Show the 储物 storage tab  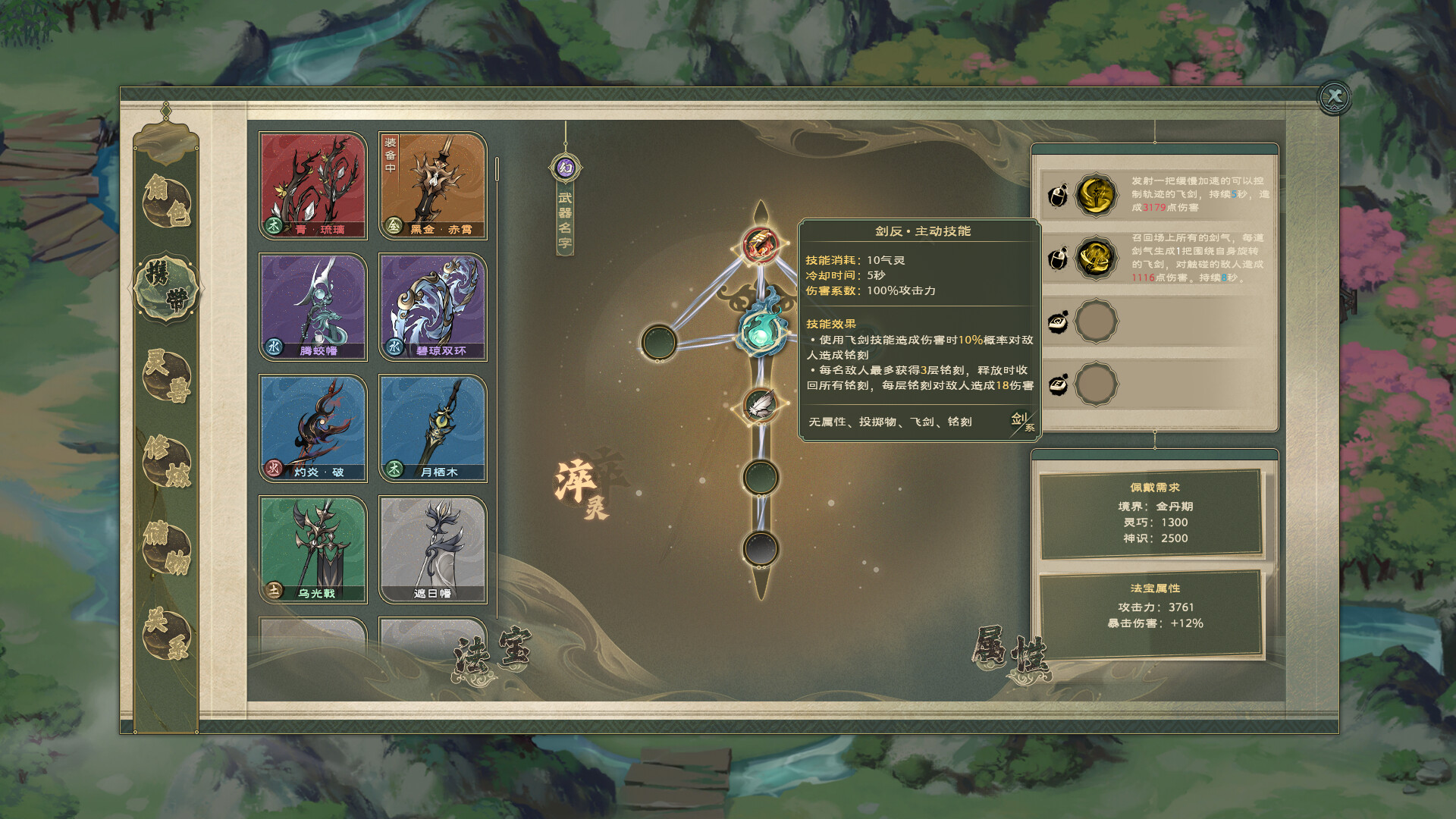[x=167, y=548]
